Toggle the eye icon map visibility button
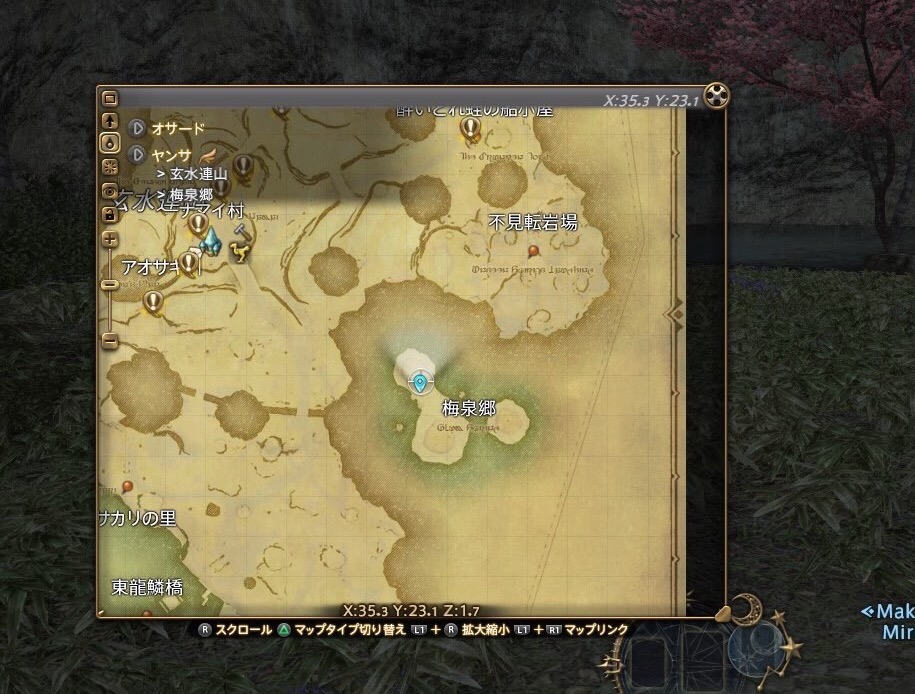This screenshot has width=915, height=694. (110, 190)
